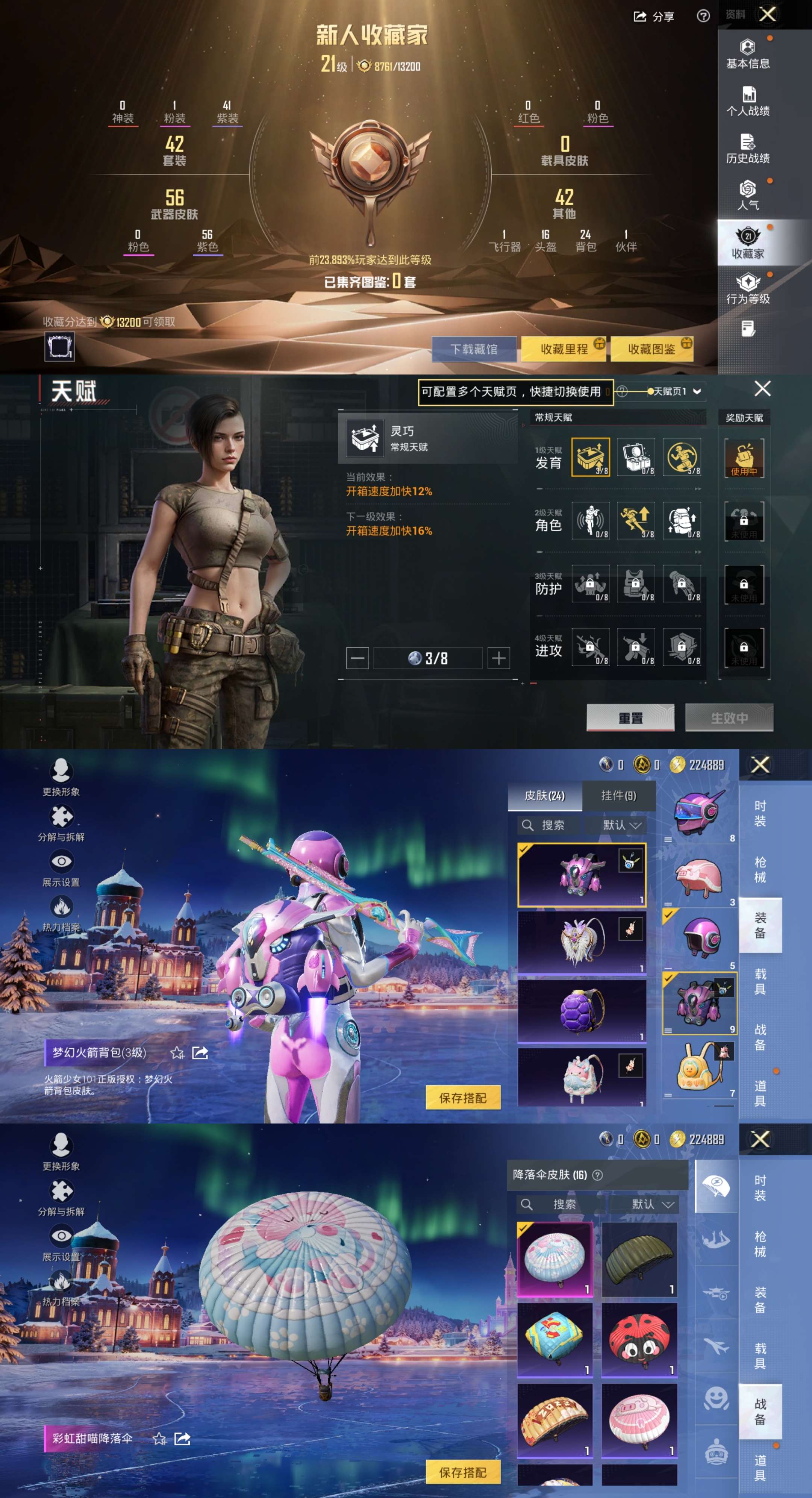This screenshot has width=812, height=1498.
Task: Open the 天赋页1 talent page selector
Action: tap(674, 391)
